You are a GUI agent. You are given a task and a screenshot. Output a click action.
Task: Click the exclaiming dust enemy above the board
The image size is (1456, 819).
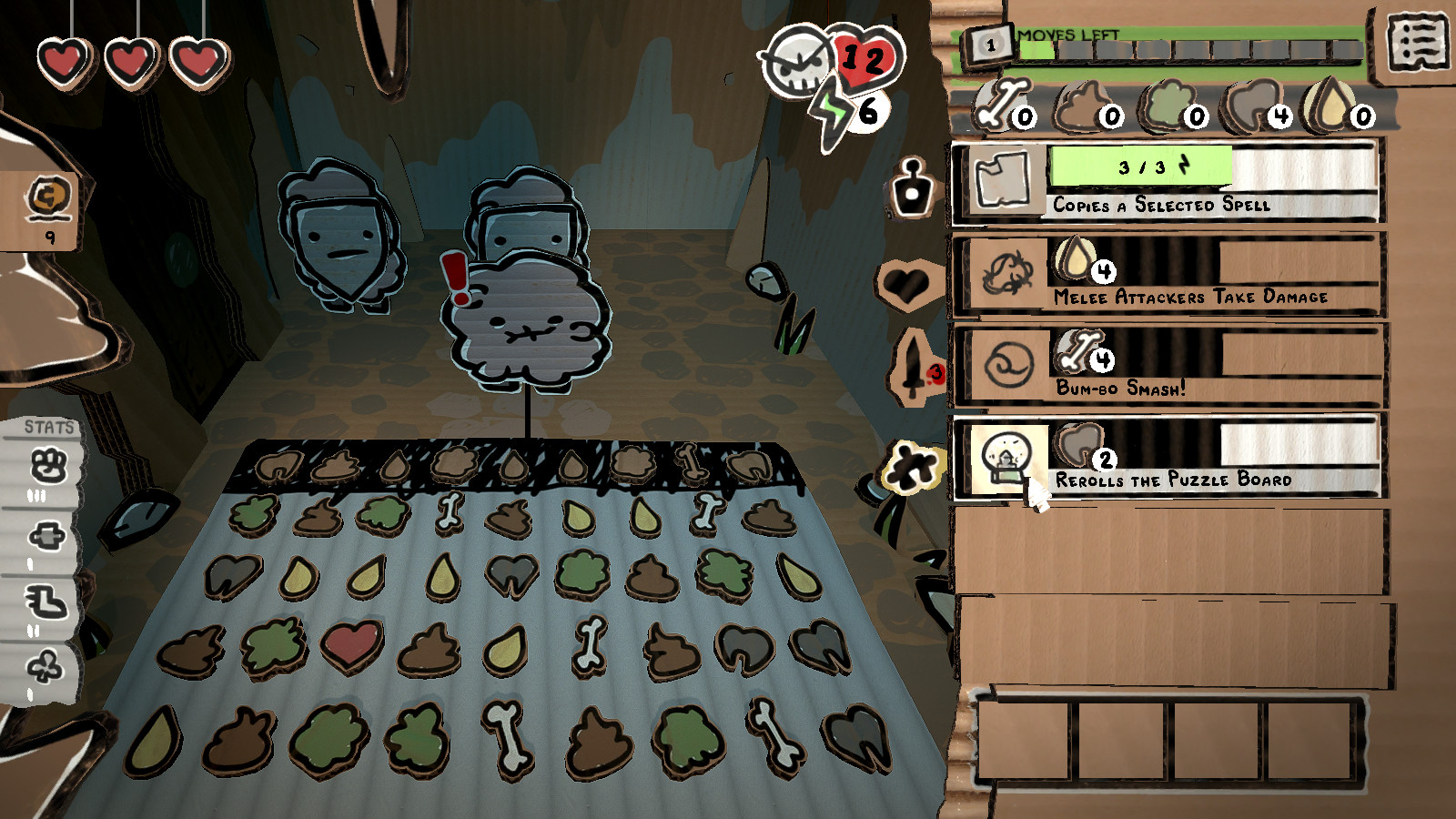(528, 323)
